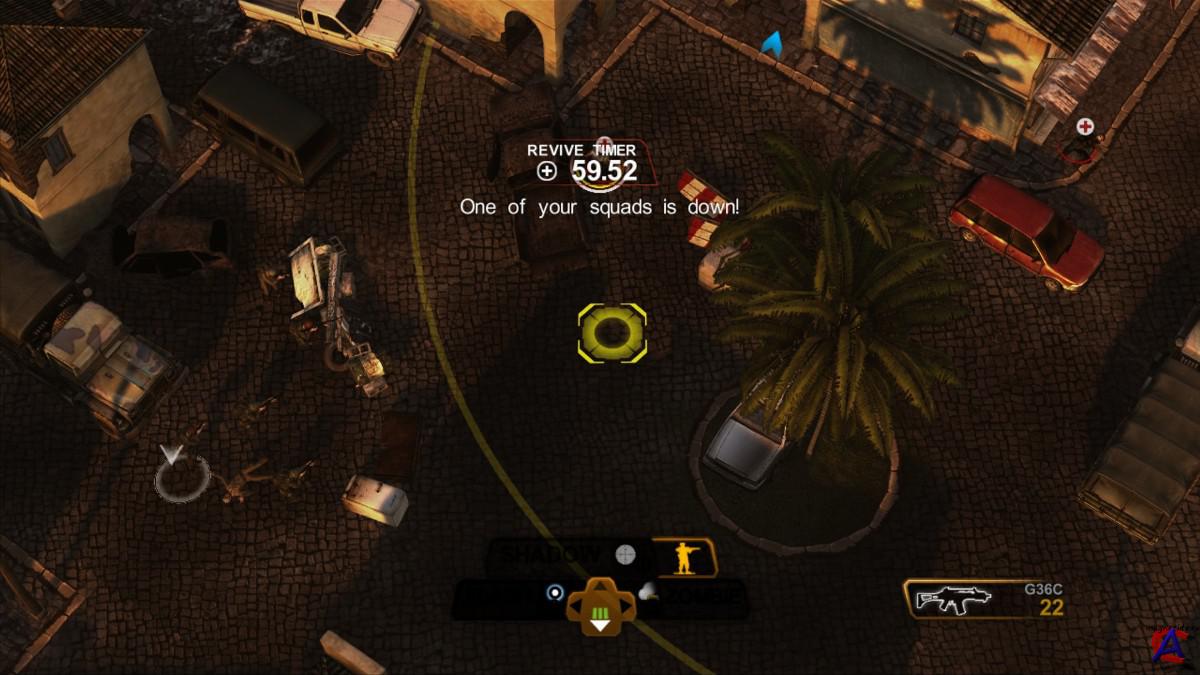The image size is (1200, 675).
Task: Click the red medic cross marker
Action: [x=1085, y=127]
